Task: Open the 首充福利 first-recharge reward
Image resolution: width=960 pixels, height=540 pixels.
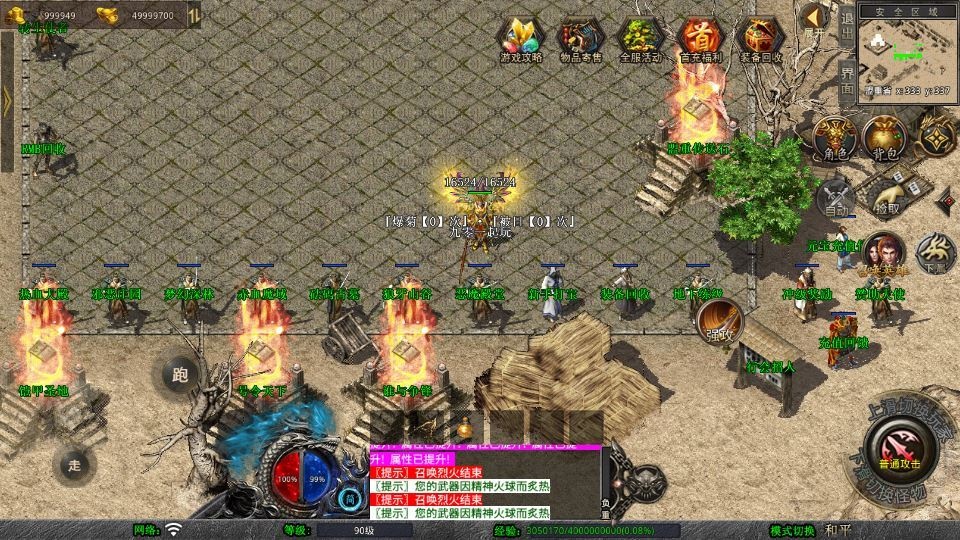Action: [700, 39]
